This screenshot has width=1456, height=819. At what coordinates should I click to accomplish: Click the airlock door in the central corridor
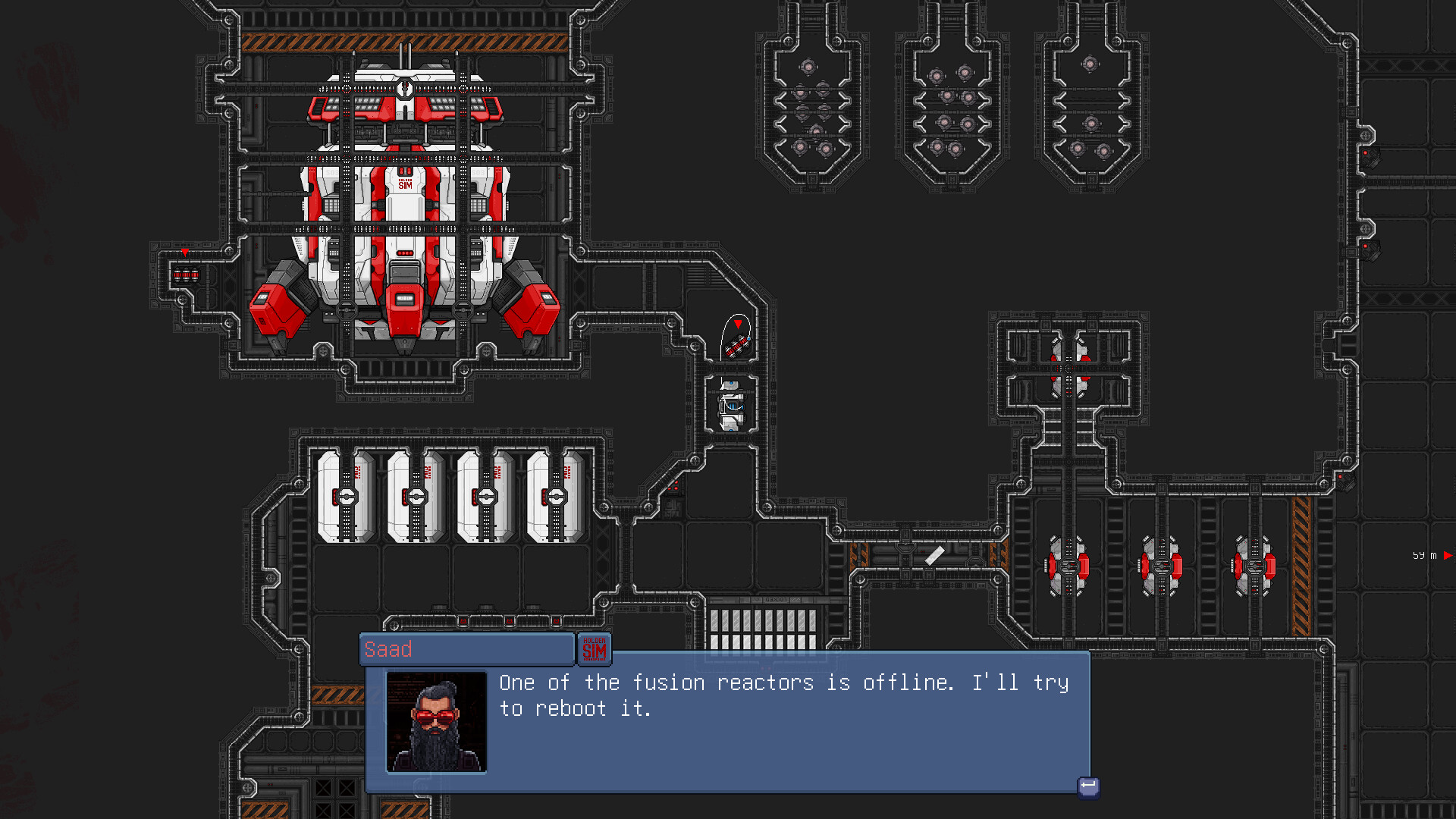coord(730,406)
